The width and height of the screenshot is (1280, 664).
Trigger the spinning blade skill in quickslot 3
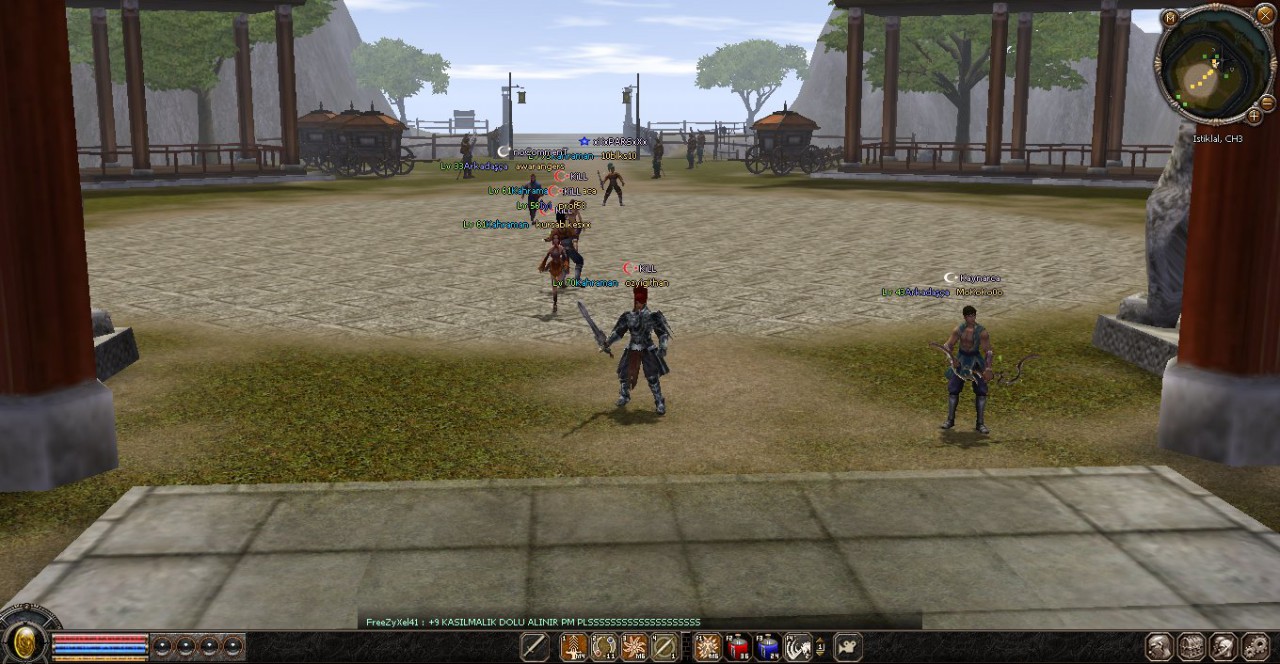coord(634,647)
